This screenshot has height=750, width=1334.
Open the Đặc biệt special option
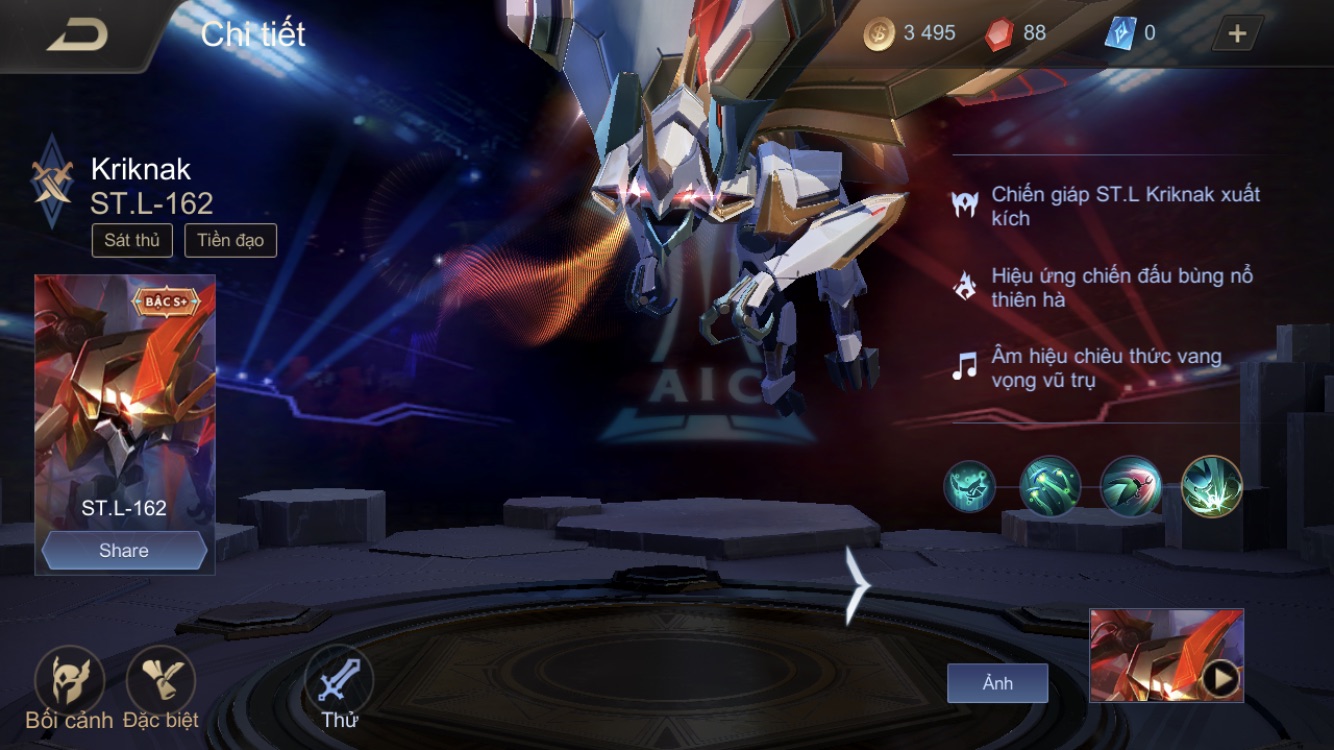pyautogui.click(x=160, y=680)
